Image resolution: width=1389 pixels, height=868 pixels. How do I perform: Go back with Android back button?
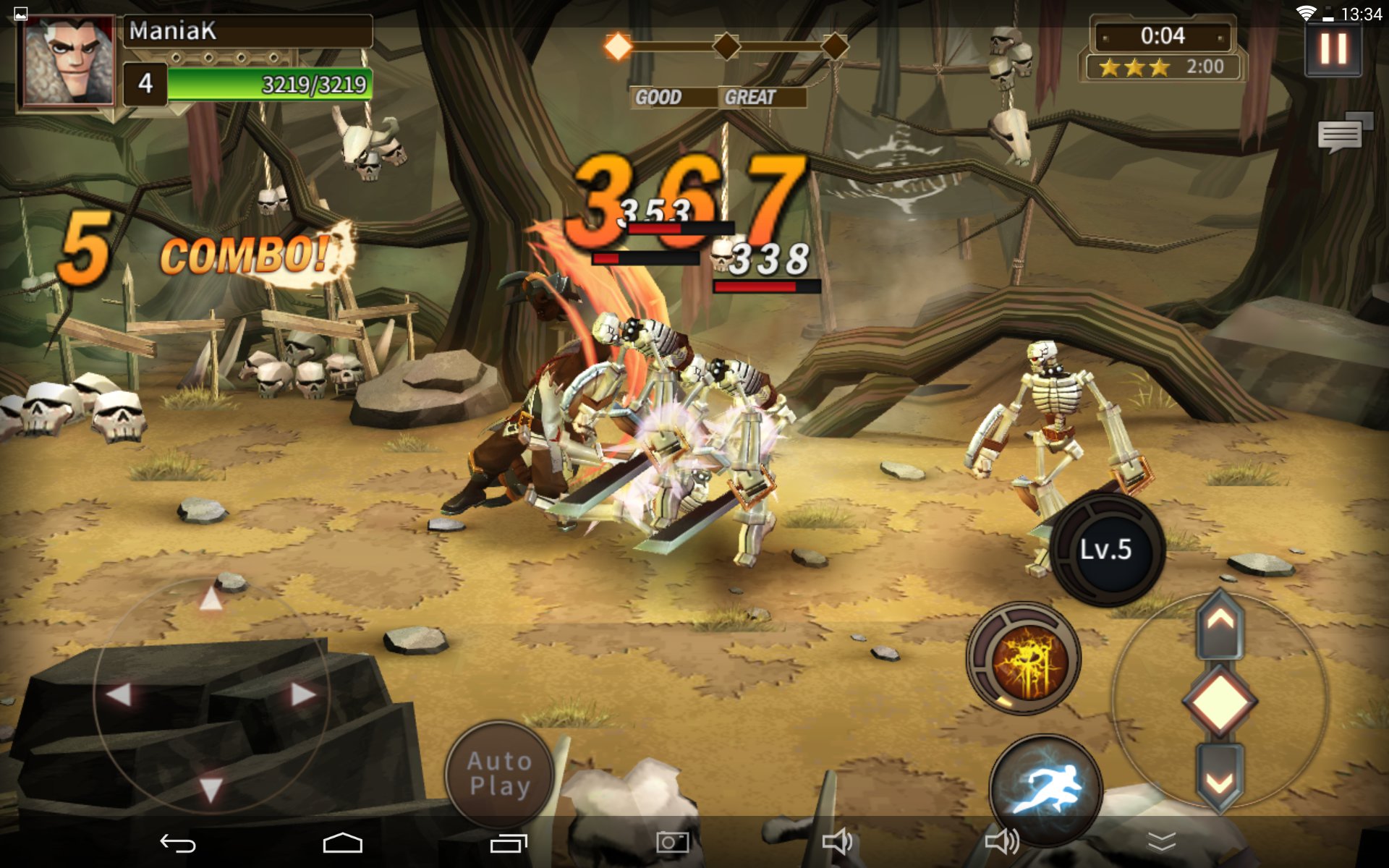[178, 843]
